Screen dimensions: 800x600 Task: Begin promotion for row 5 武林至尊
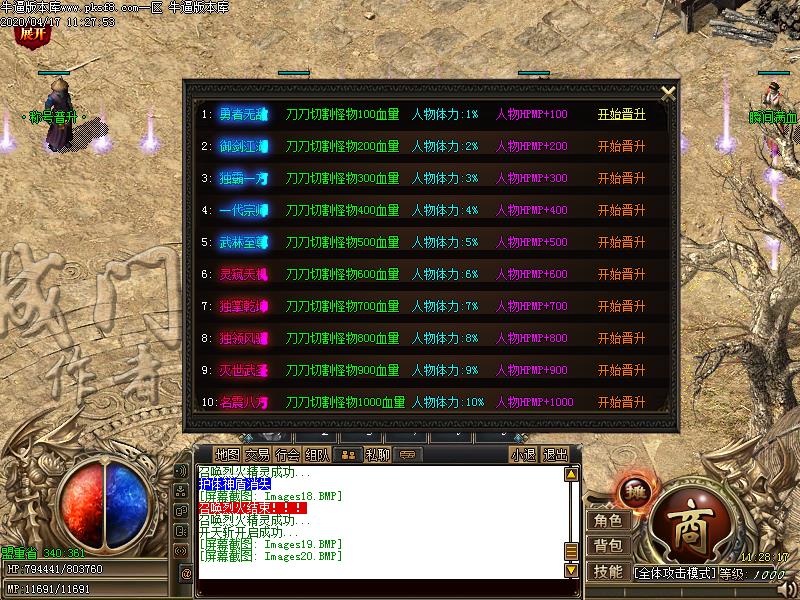tap(621, 242)
